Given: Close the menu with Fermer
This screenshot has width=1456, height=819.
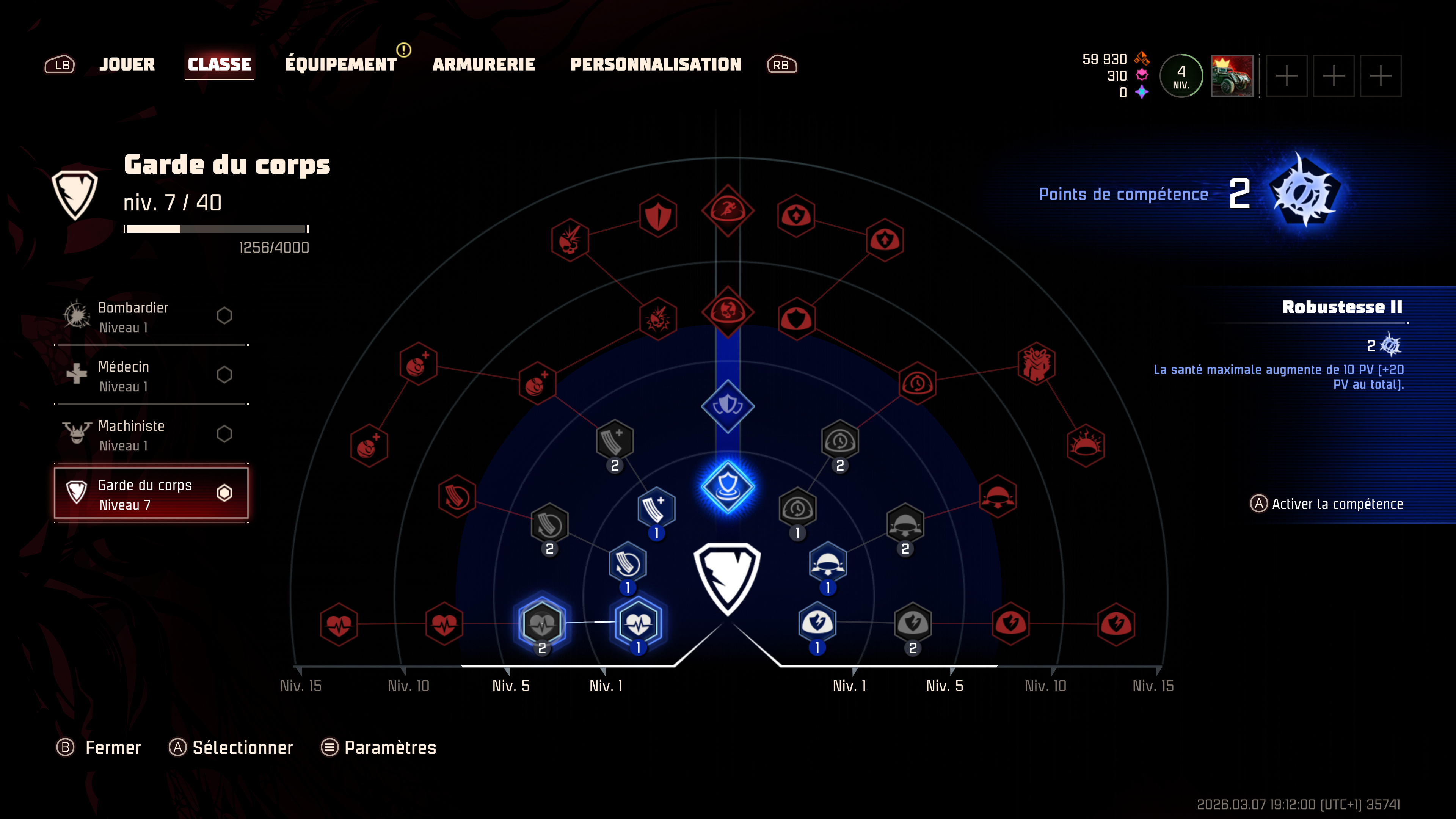Looking at the screenshot, I should [x=99, y=748].
